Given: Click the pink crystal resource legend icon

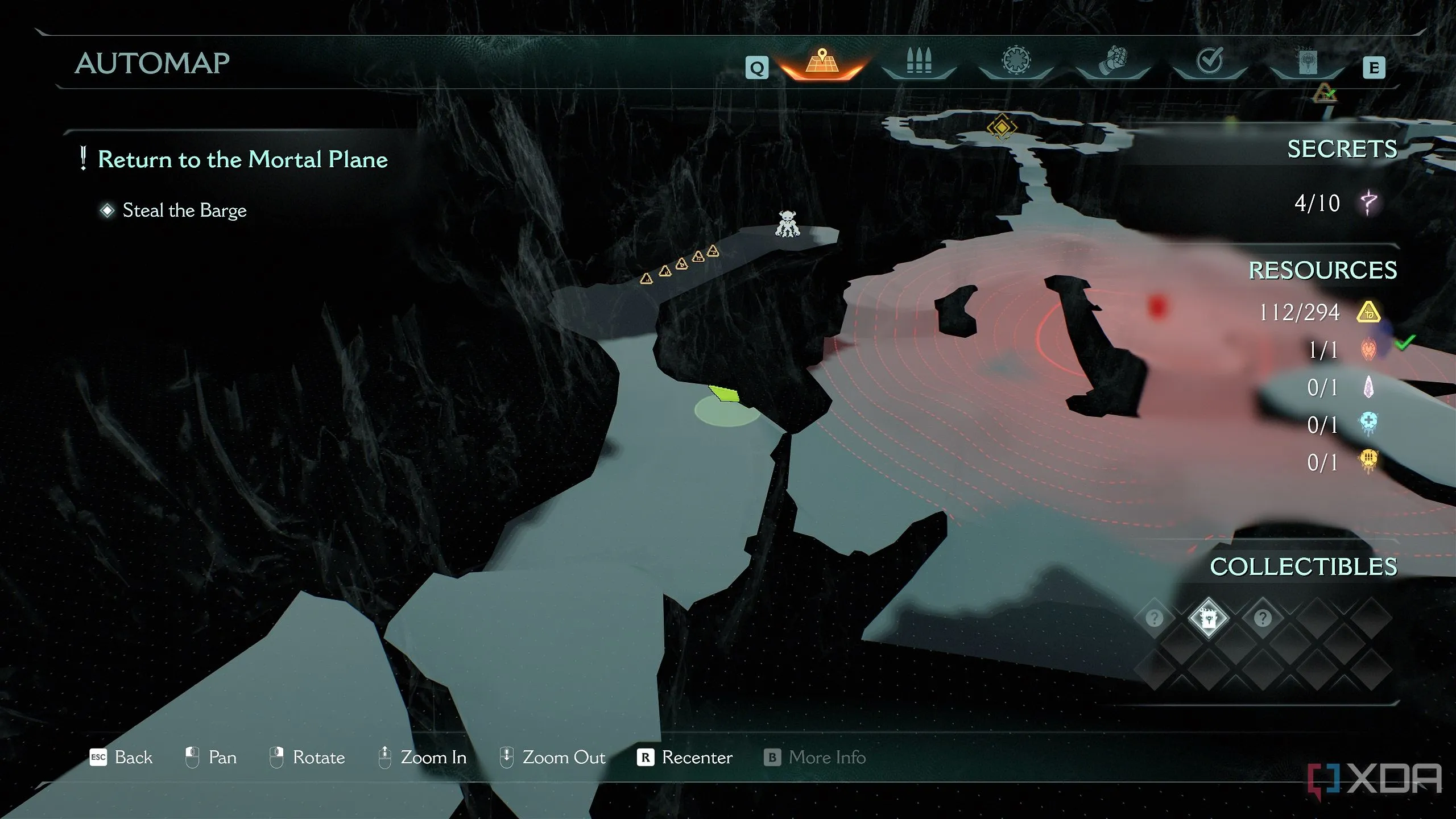Looking at the screenshot, I should 1368,387.
